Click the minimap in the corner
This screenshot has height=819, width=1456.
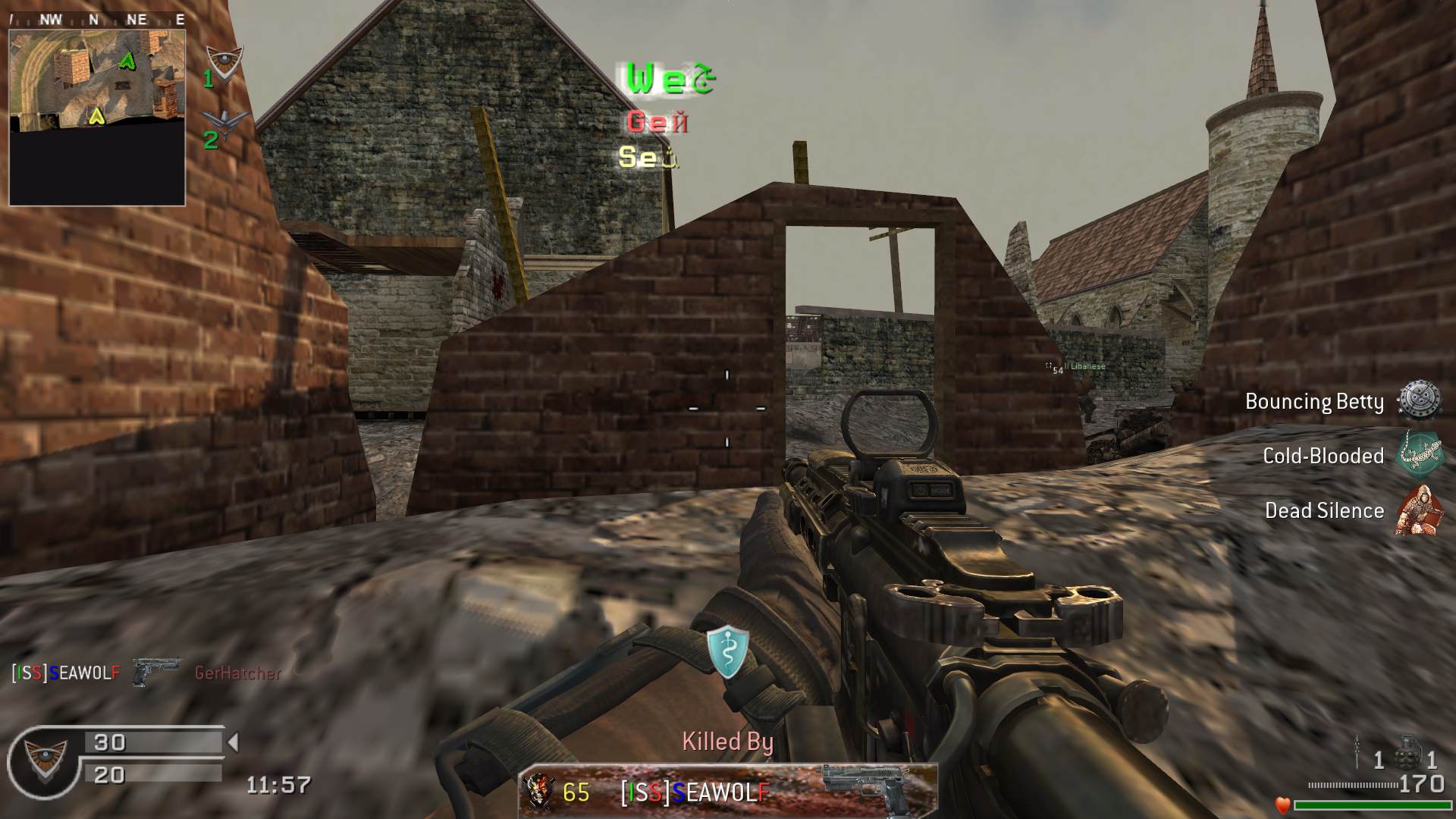[x=97, y=117]
